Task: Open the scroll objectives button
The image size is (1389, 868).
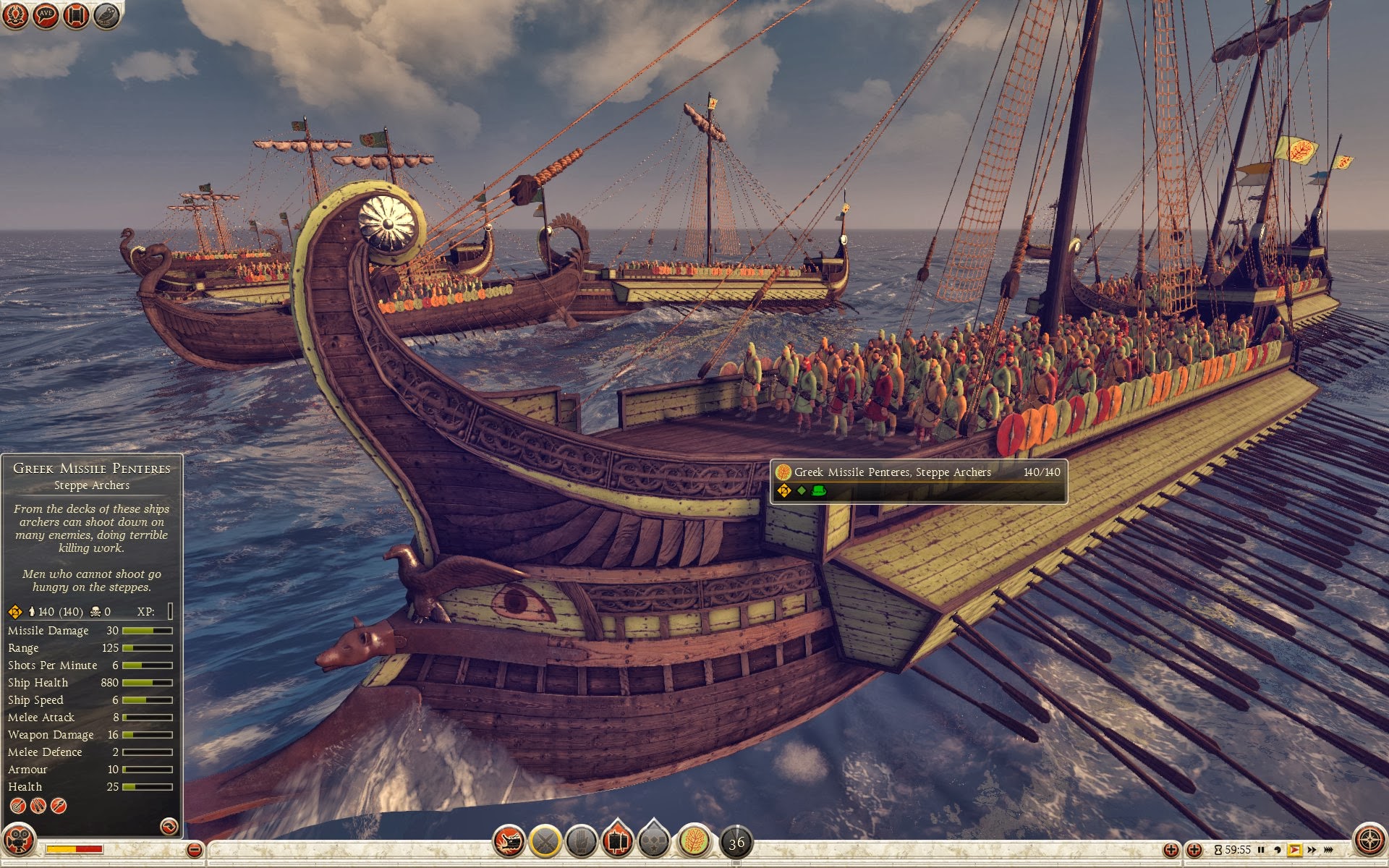Action: tap(76, 15)
